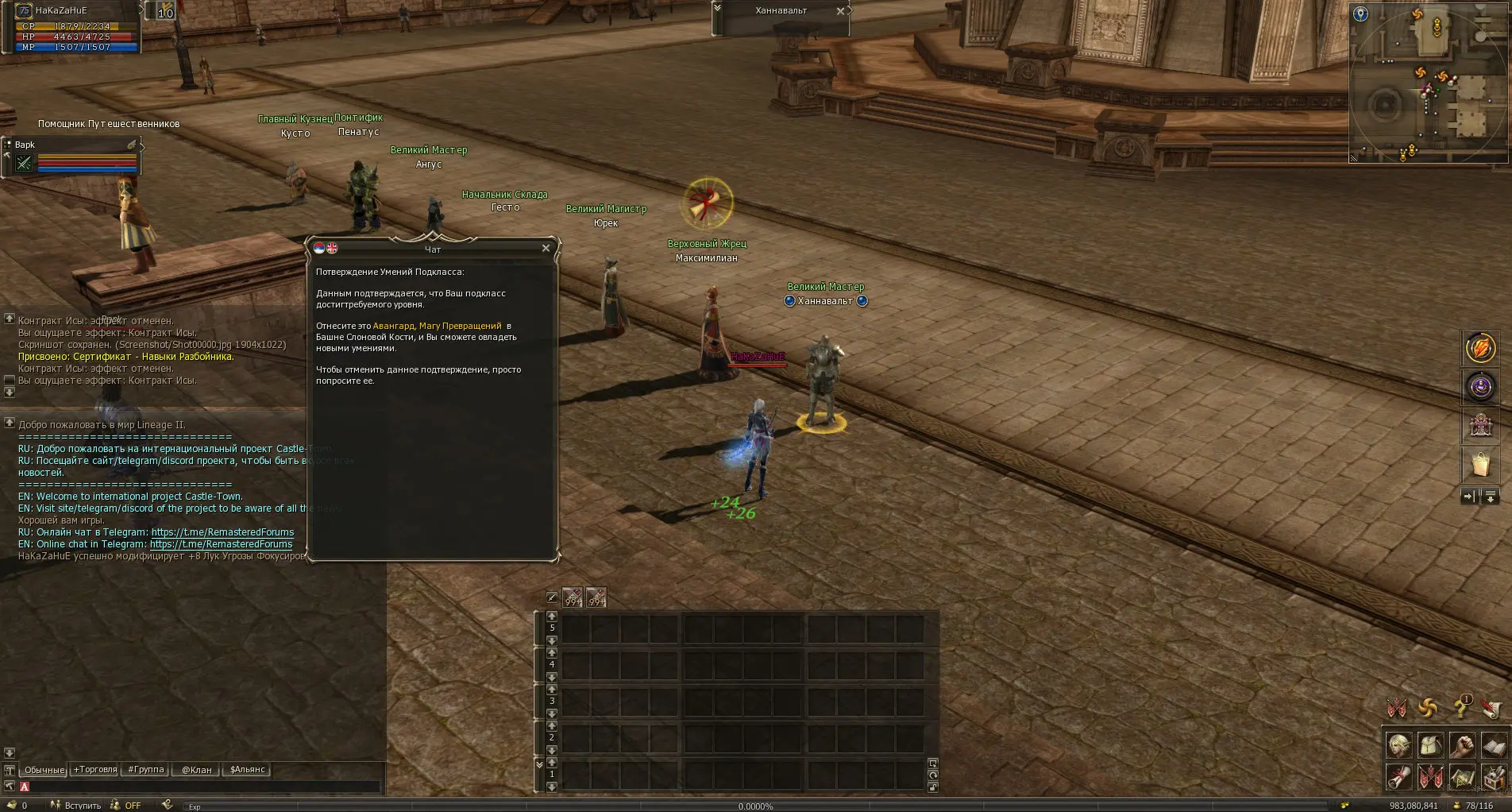Switch to the +Торговля chat tab
The height and width of the screenshot is (812, 1512).
pyautogui.click(x=95, y=769)
